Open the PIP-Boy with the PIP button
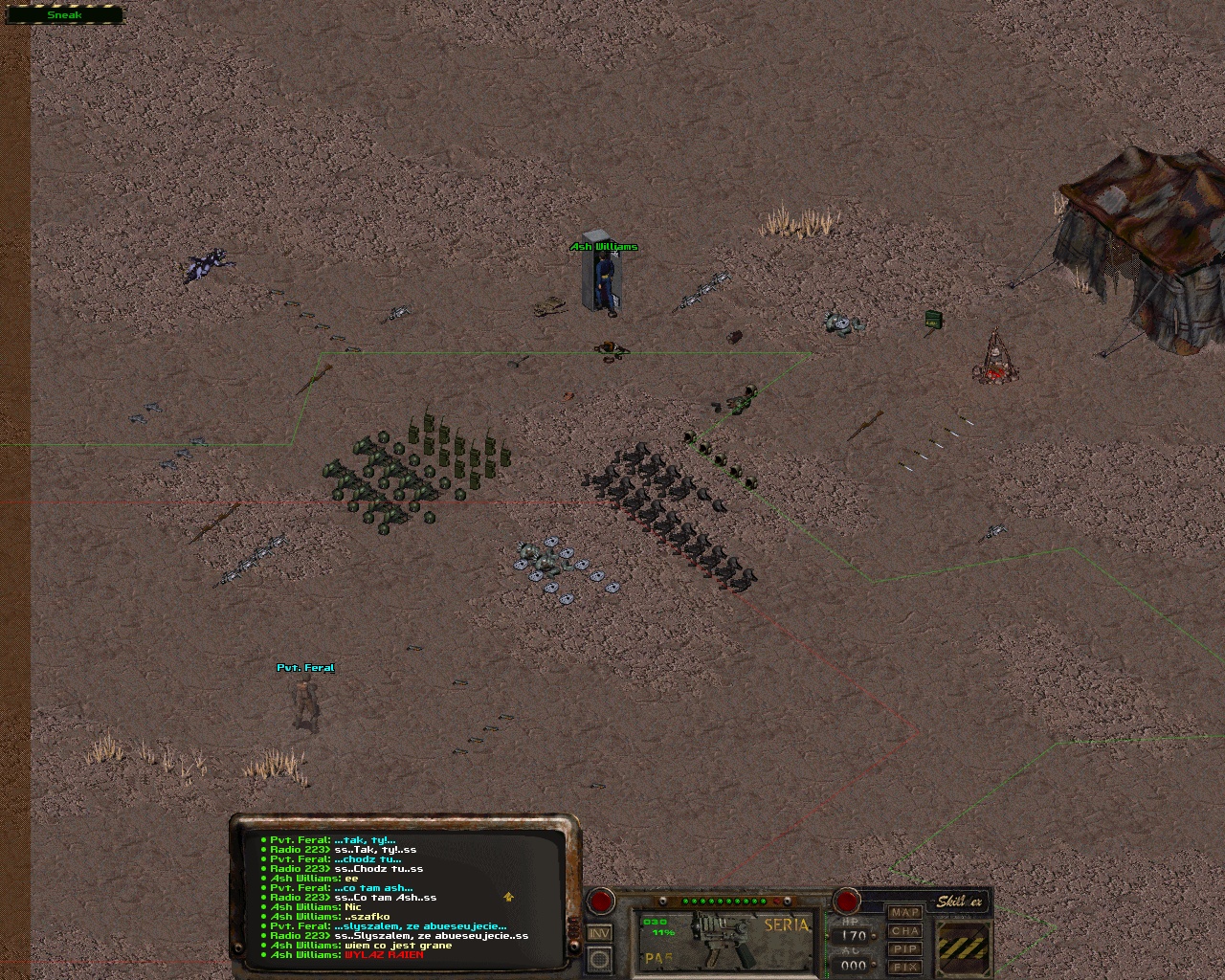This screenshot has width=1225, height=980. coord(904,948)
